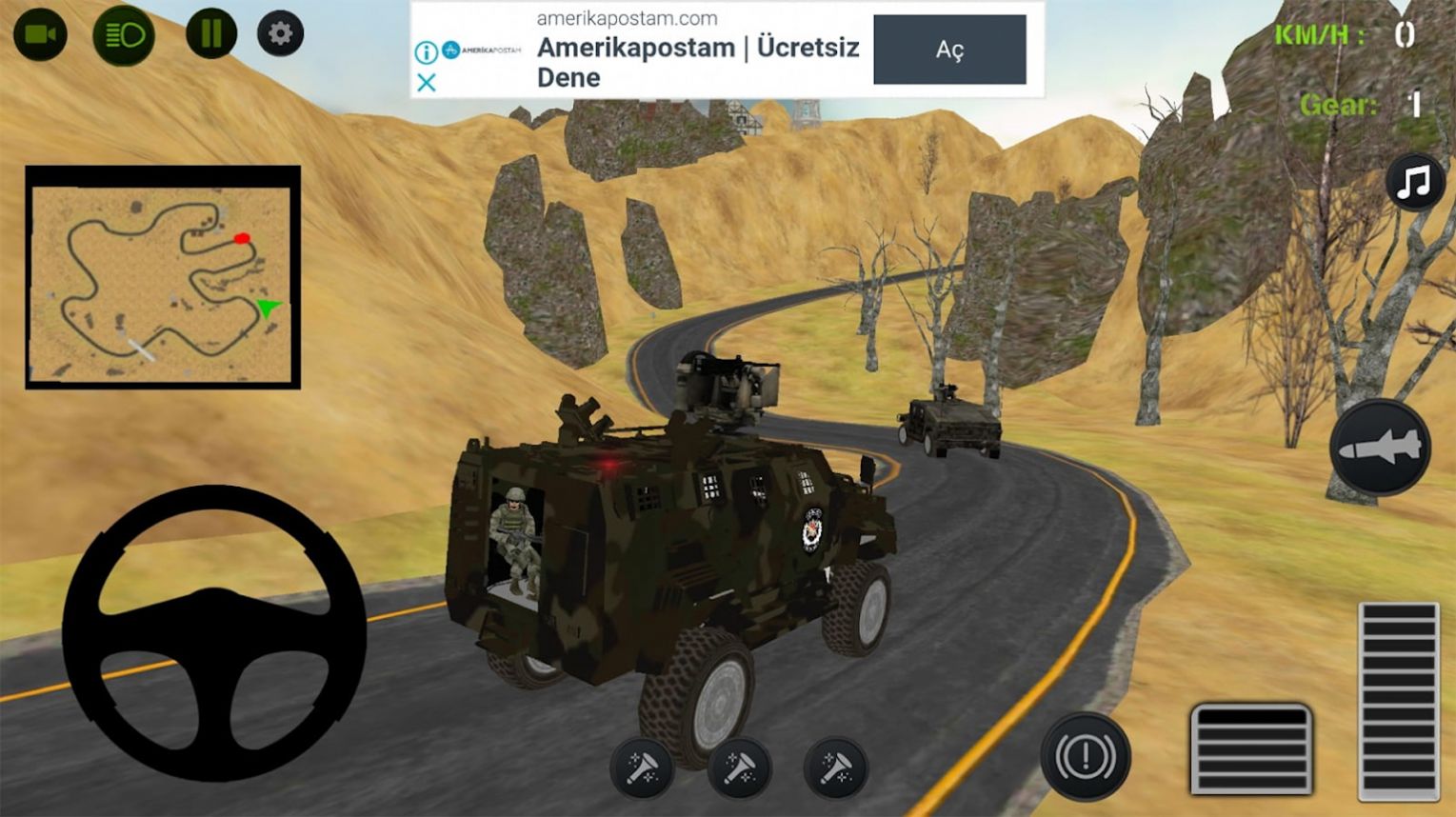This screenshot has width=1456, height=817.
Task: Show ad info via the i icon
Action: [426, 51]
